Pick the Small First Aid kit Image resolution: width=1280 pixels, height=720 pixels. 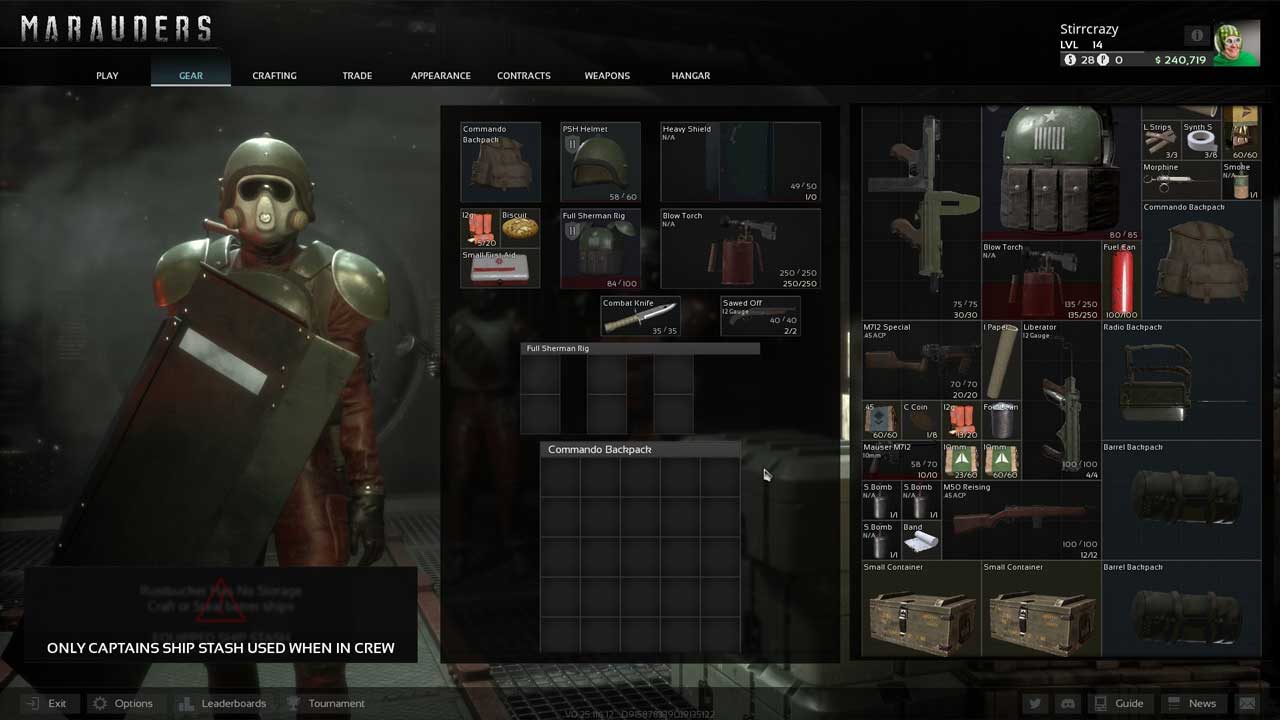[x=500, y=268]
